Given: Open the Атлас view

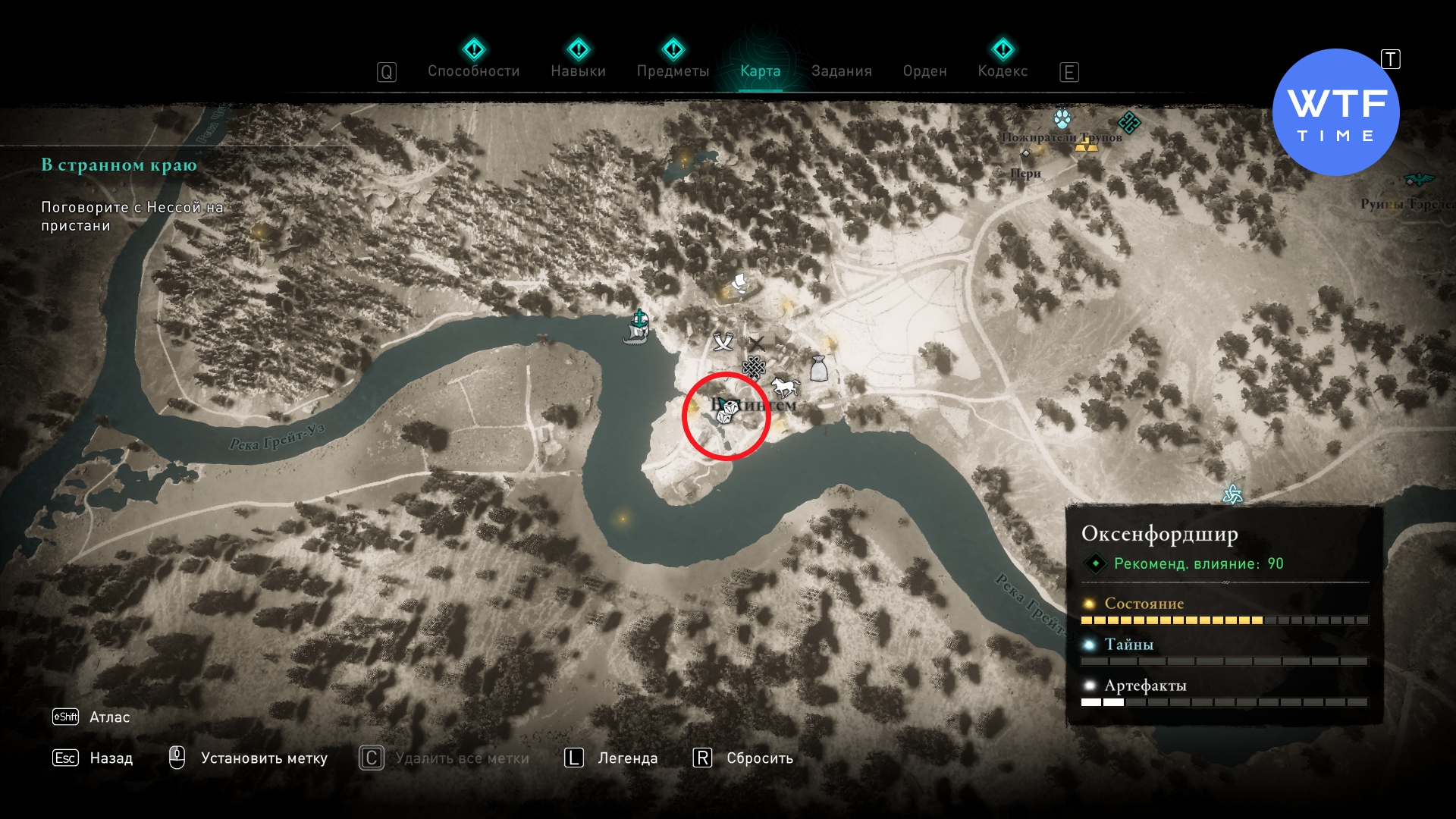Looking at the screenshot, I should pyautogui.click(x=109, y=717).
